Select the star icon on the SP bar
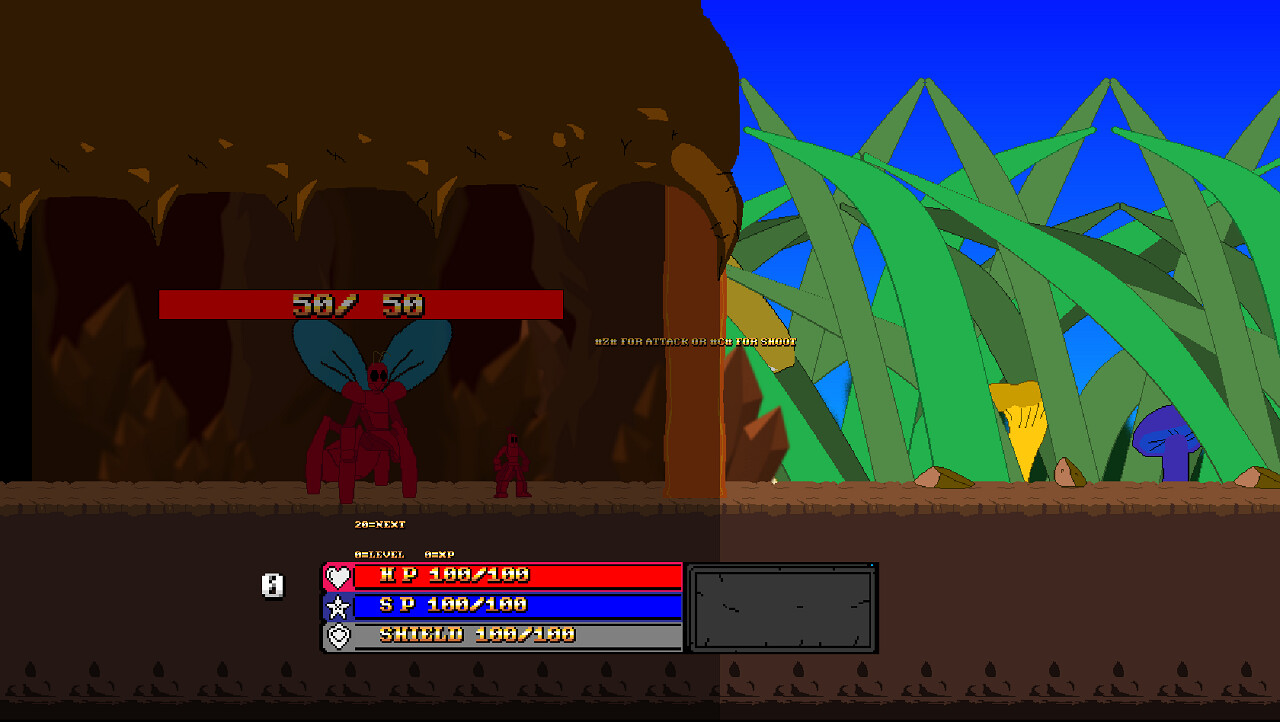This screenshot has width=1280, height=722. tap(341, 605)
